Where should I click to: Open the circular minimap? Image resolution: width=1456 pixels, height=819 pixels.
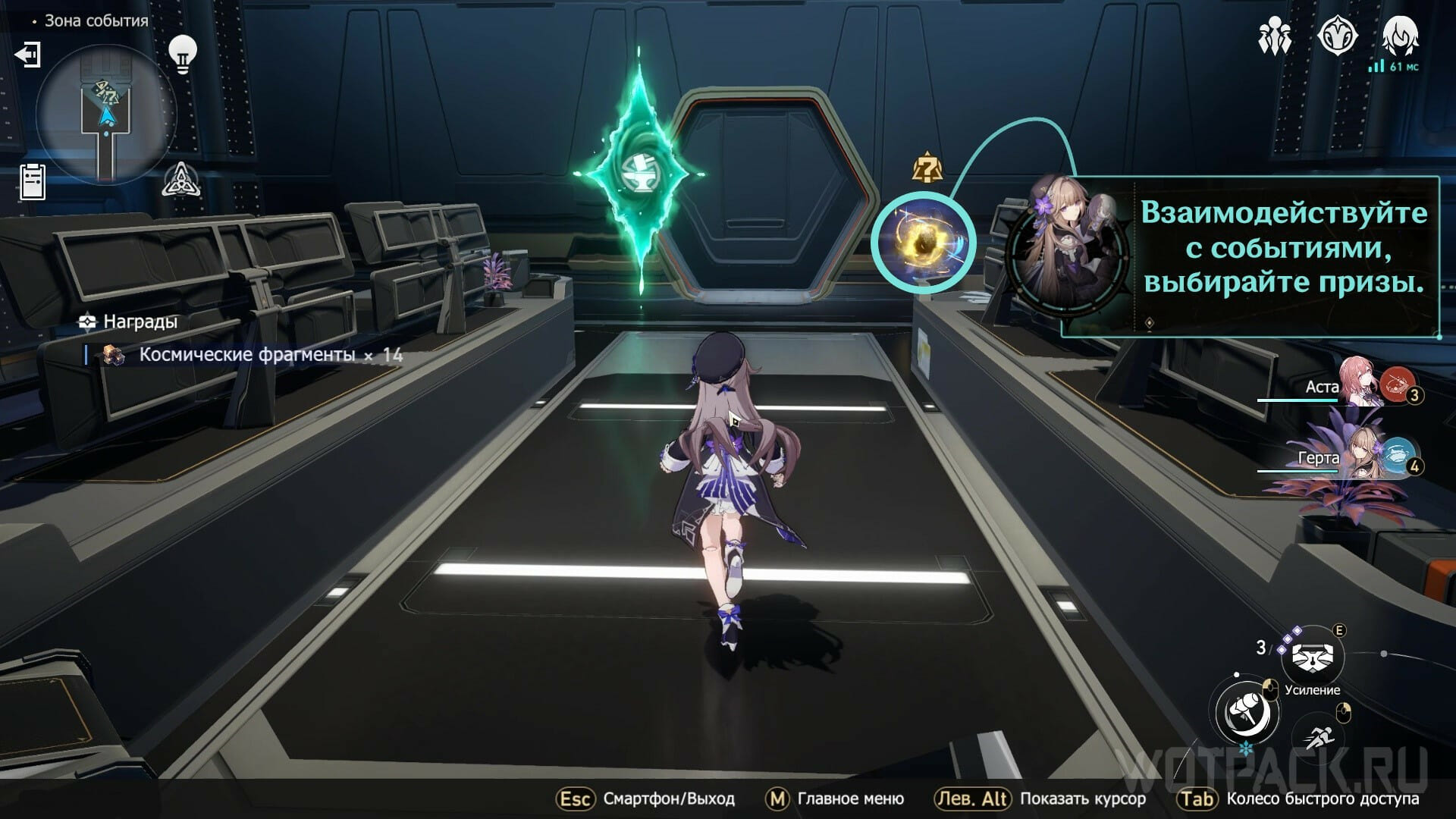(106, 115)
